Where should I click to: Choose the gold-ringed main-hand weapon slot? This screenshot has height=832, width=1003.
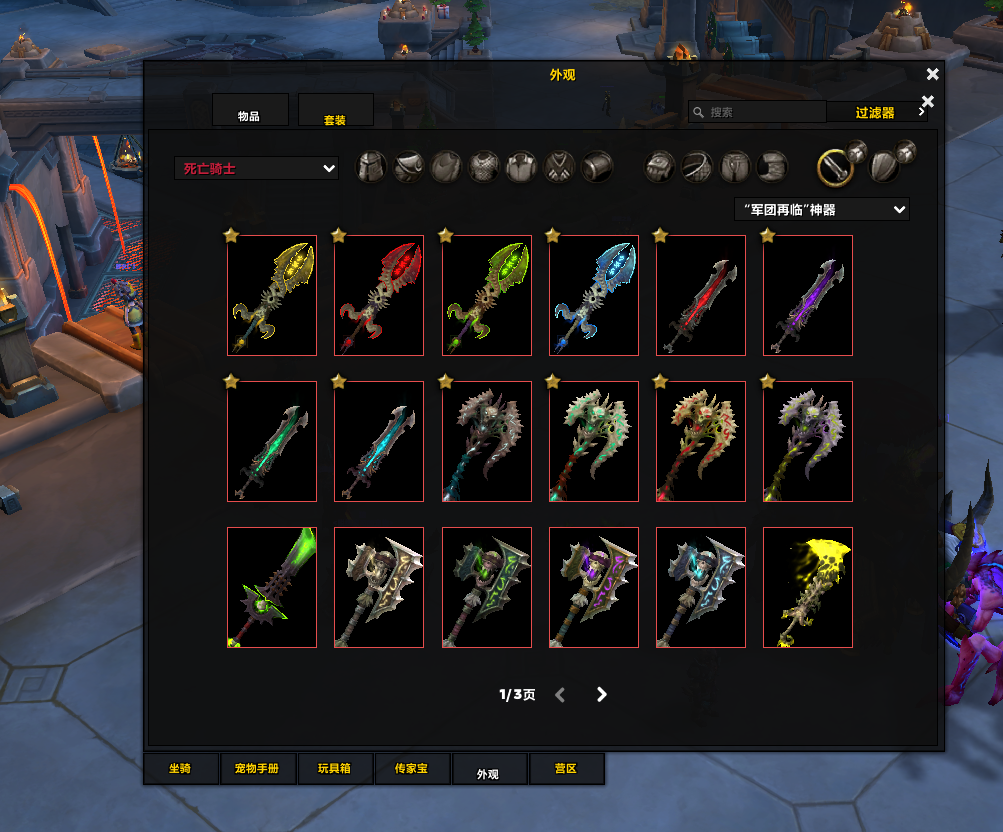tap(835, 167)
